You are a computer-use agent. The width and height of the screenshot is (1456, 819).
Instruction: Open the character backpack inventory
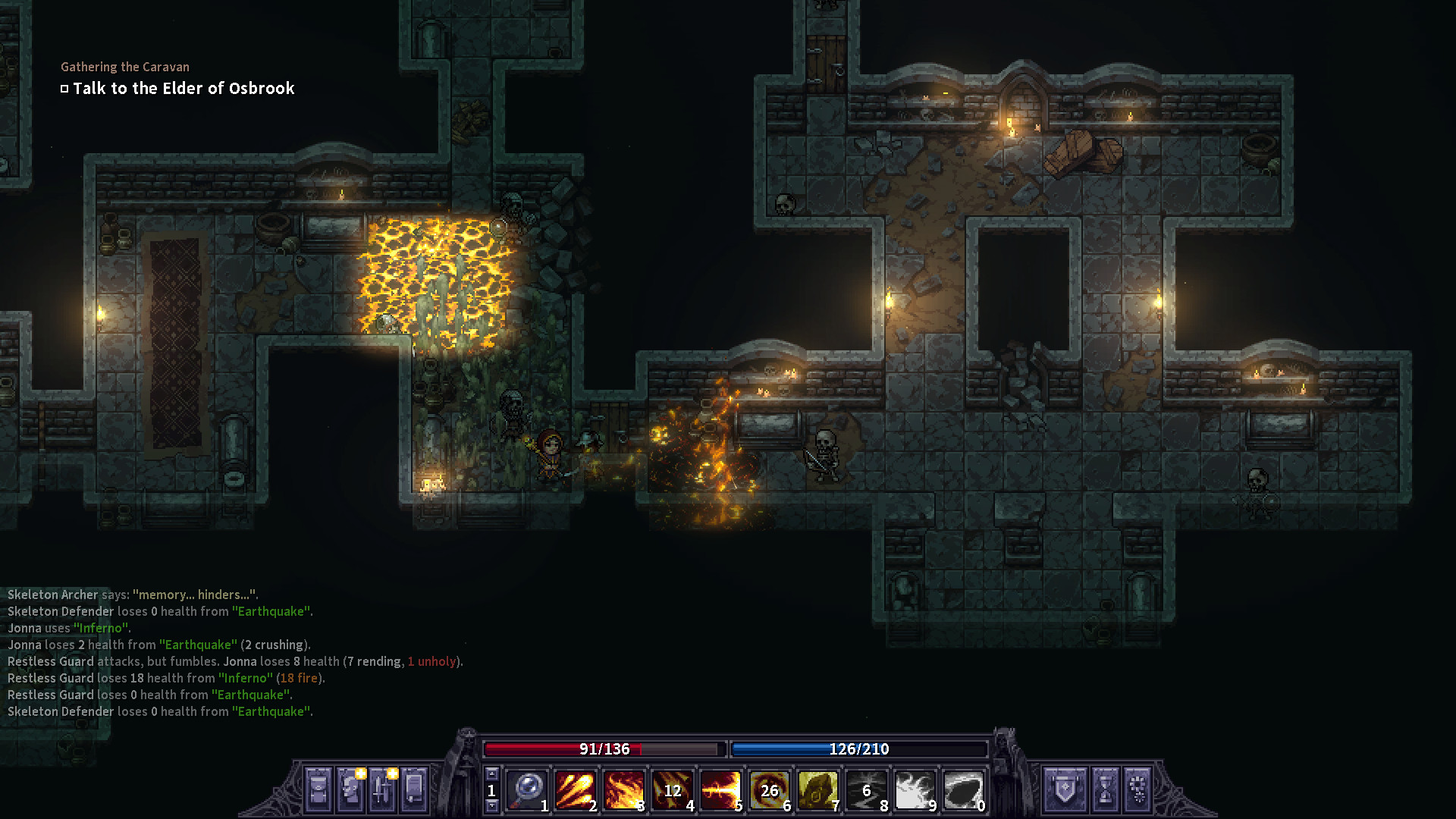(318, 791)
